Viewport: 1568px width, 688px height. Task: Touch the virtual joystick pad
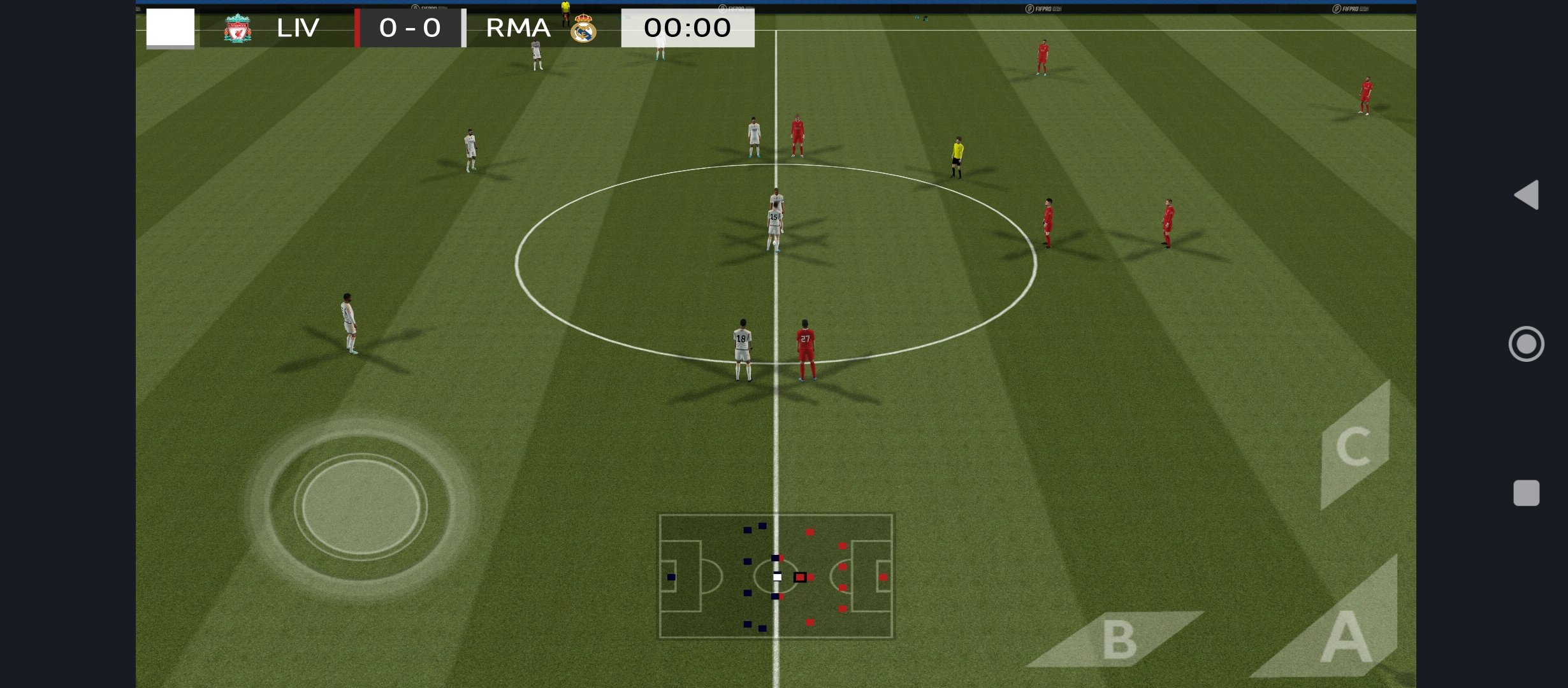361,507
